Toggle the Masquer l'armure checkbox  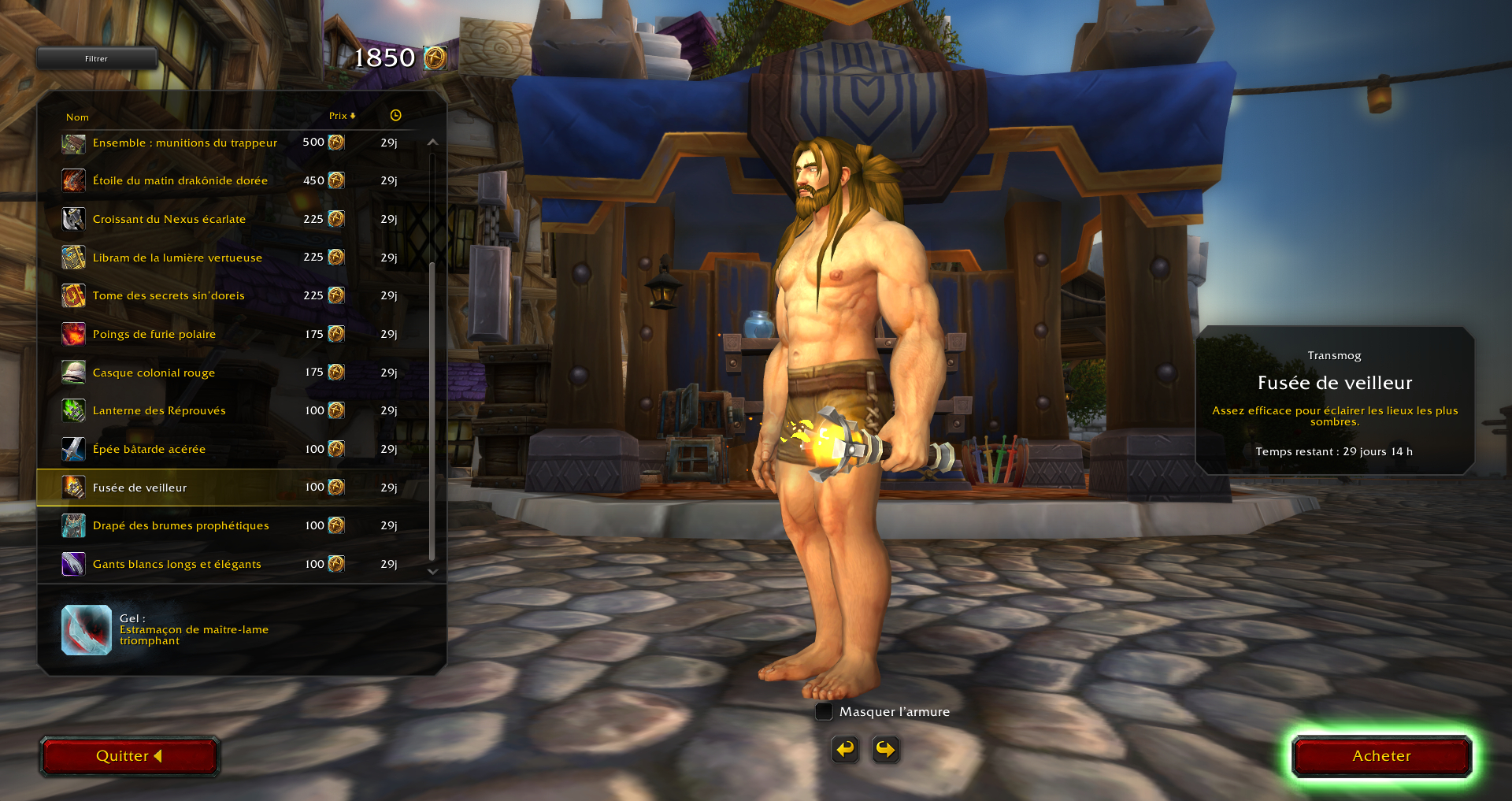[824, 712]
